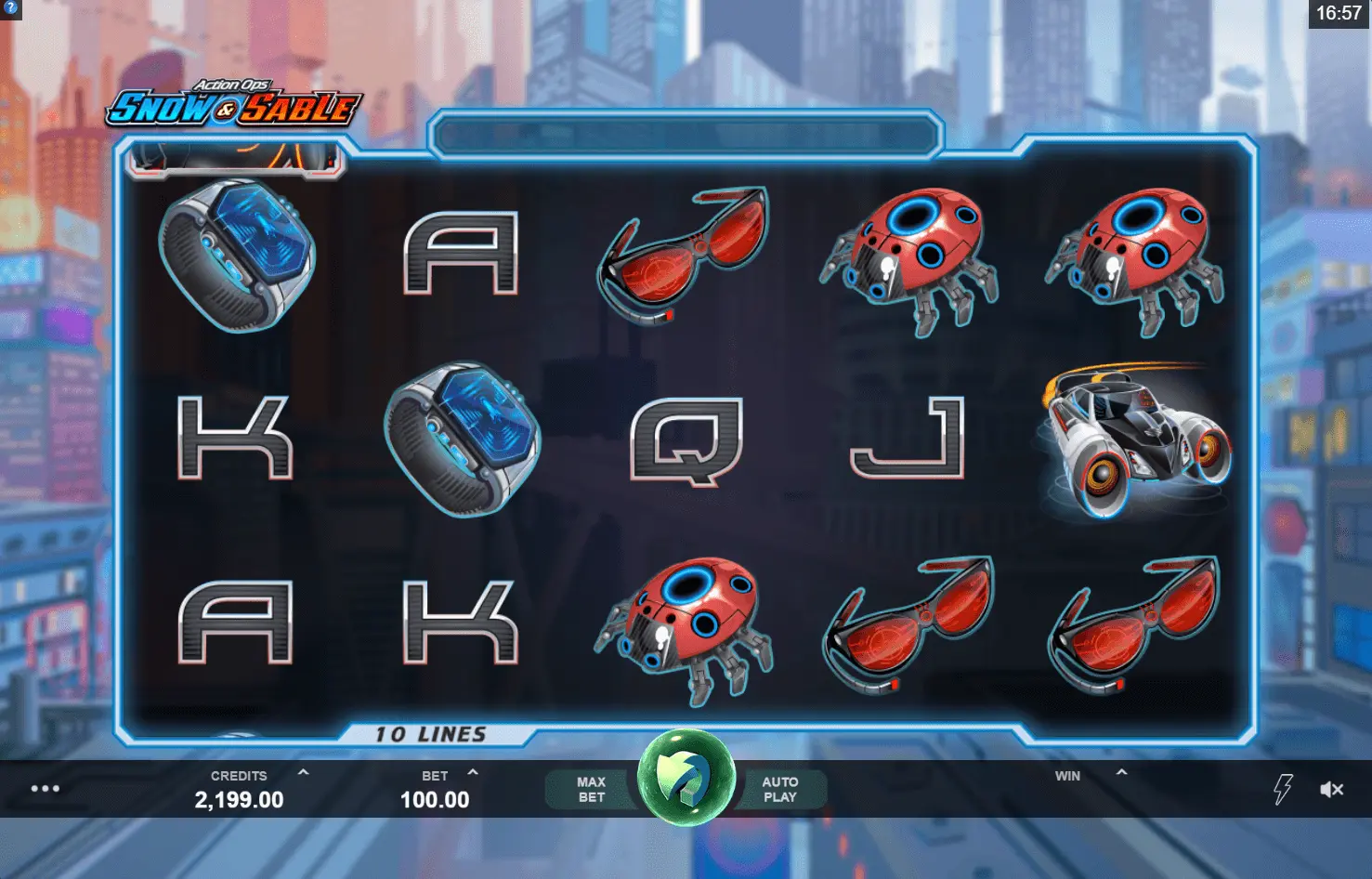Open the Bet amount selector arrow

pyautogui.click(x=473, y=772)
